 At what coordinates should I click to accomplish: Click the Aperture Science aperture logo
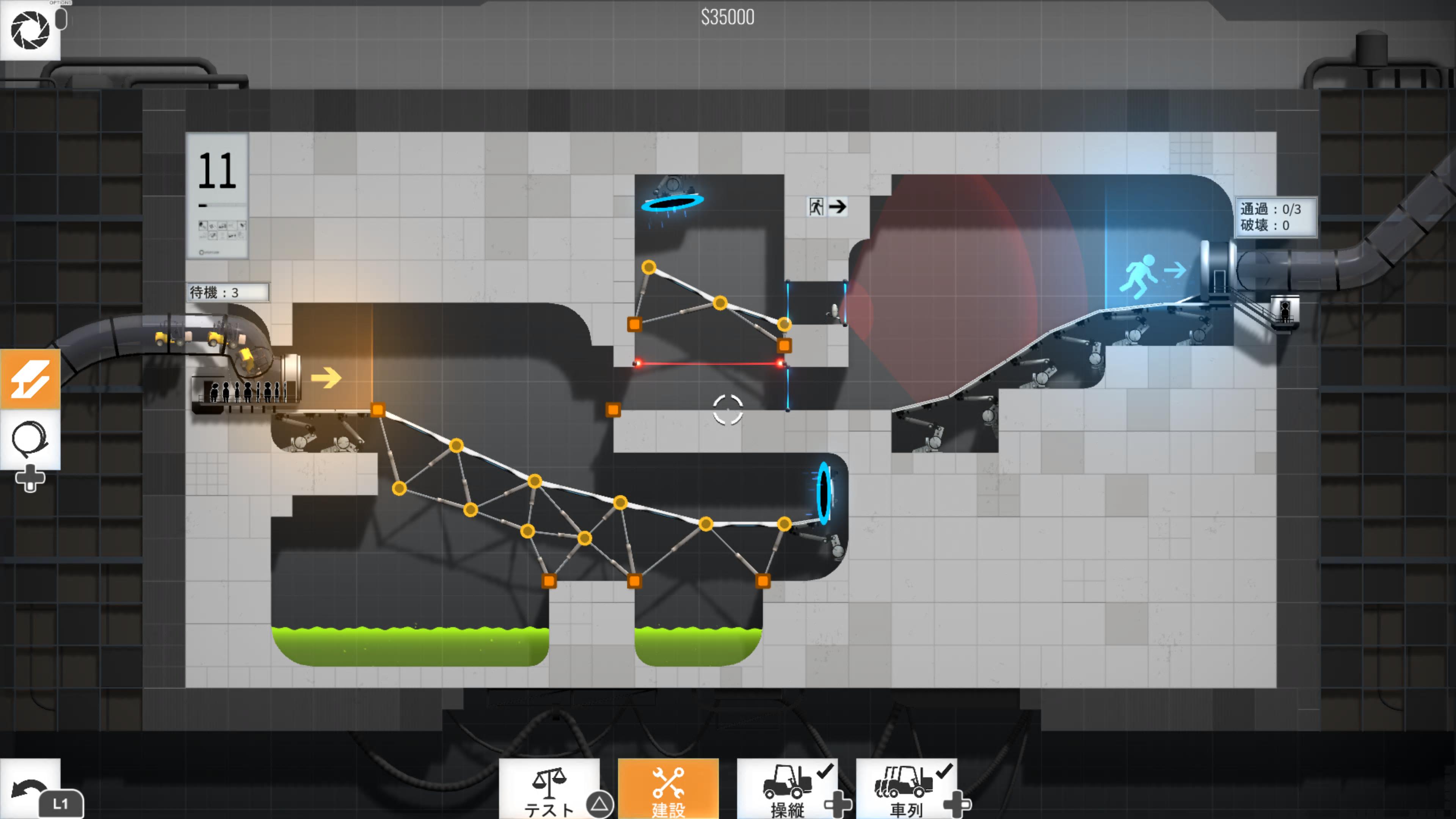(x=30, y=30)
